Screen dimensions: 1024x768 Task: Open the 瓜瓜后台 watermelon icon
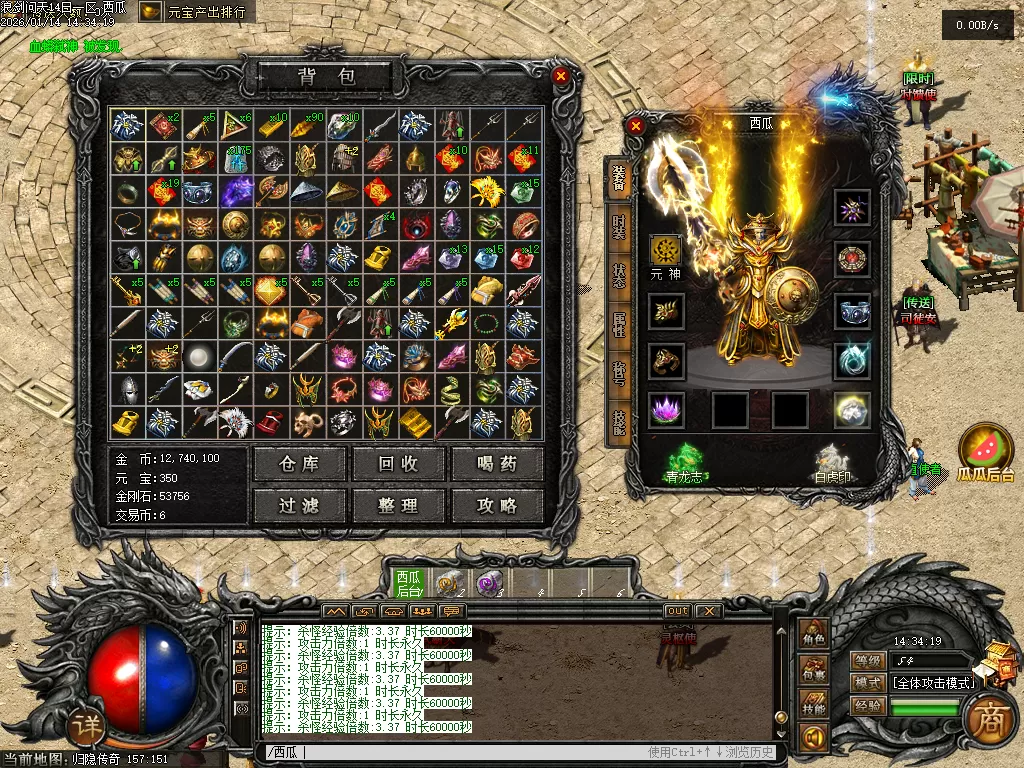985,453
